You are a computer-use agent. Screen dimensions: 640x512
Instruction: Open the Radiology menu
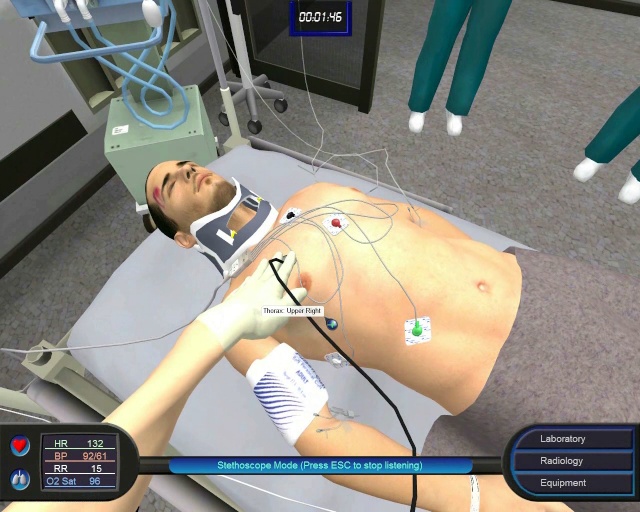[563, 461]
